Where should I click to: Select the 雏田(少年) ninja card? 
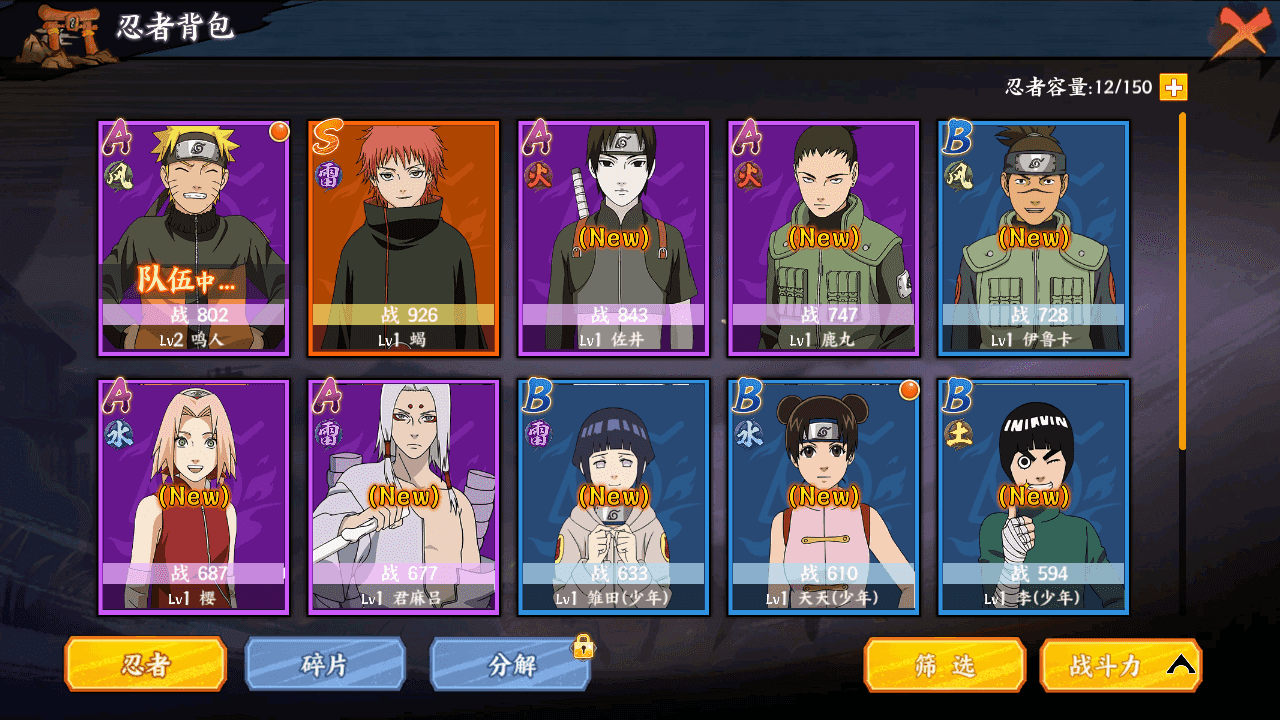614,497
